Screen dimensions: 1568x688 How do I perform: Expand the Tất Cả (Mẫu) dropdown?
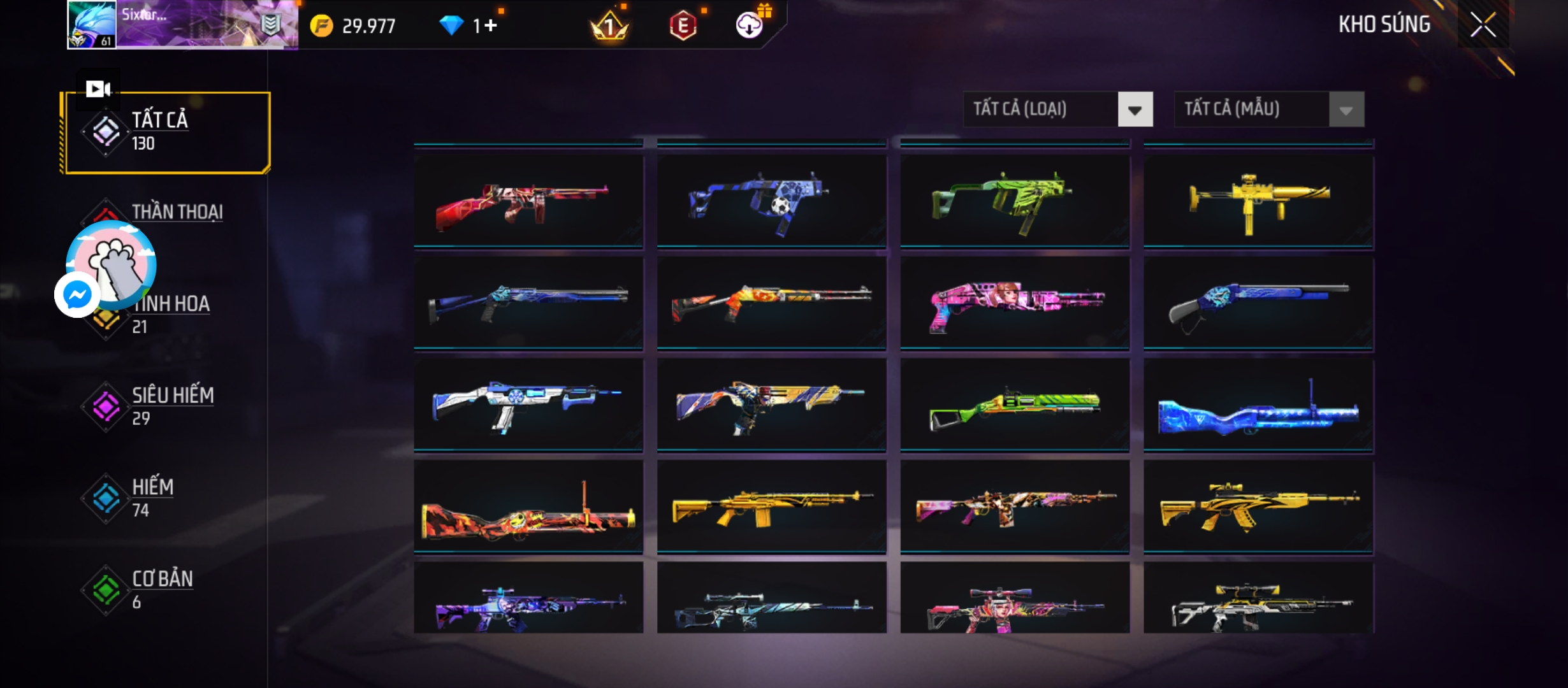pyautogui.click(x=1346, y=110)
